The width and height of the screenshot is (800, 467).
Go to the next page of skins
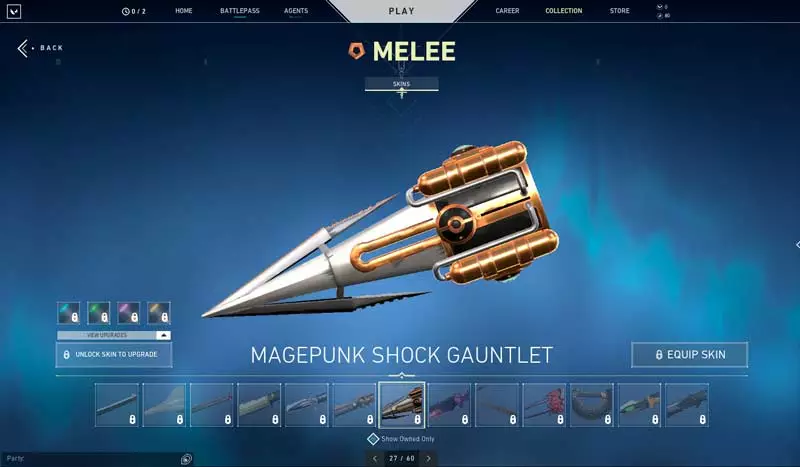[x=428, y=458]
